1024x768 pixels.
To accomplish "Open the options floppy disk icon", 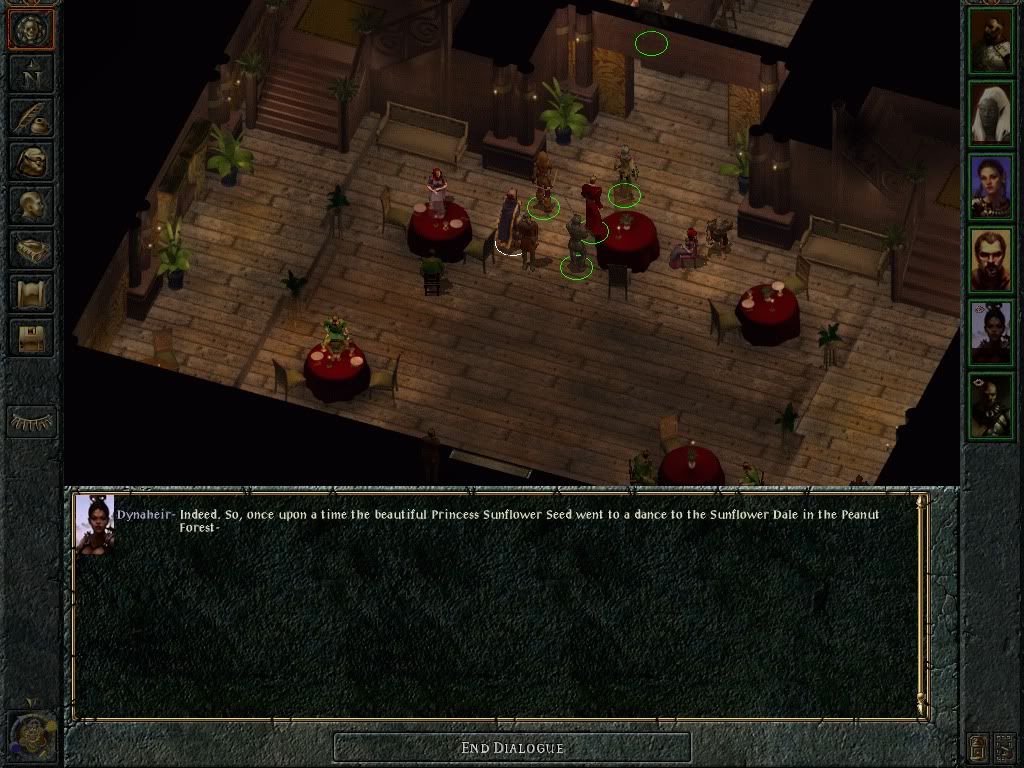I will point(31,337).
